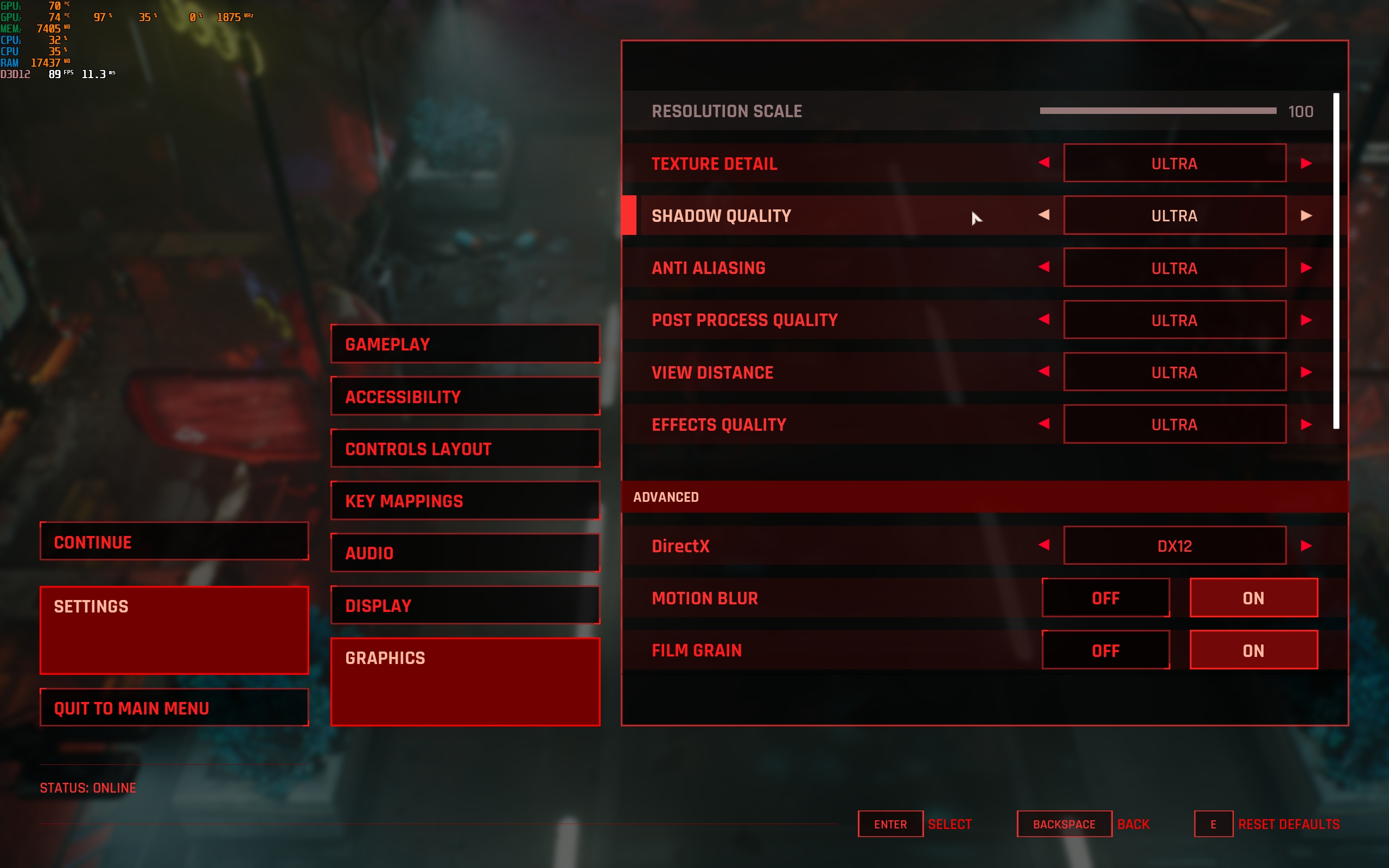Viewport: 1389px width, 868px height.
Task: Set Film Grain to off
Action: tap(1105, 650)
